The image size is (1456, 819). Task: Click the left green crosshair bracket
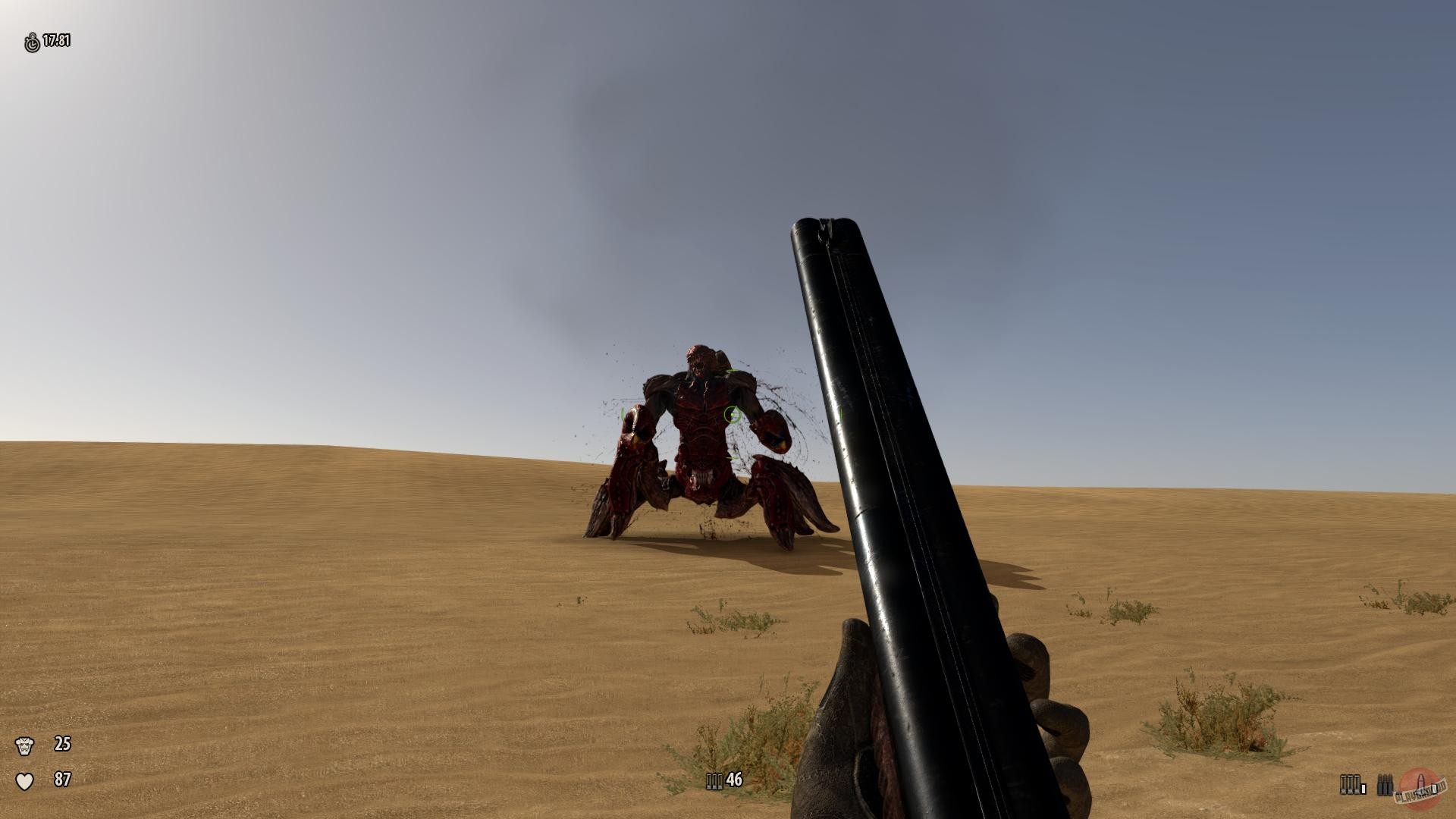point(622,414)
